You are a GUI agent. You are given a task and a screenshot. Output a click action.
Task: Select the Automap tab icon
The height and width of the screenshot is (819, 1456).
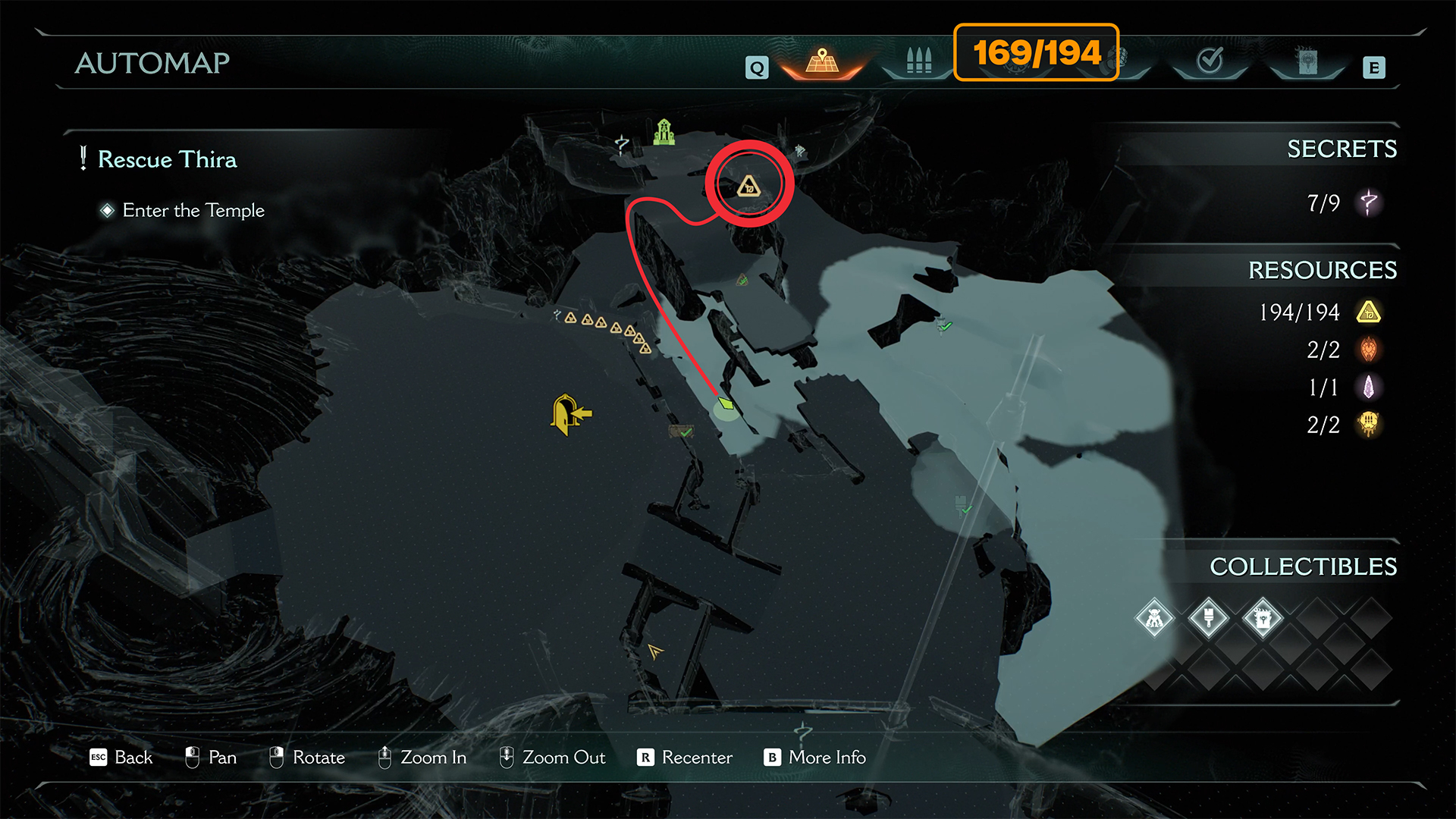pyautogui.click(x=822, y=61)
